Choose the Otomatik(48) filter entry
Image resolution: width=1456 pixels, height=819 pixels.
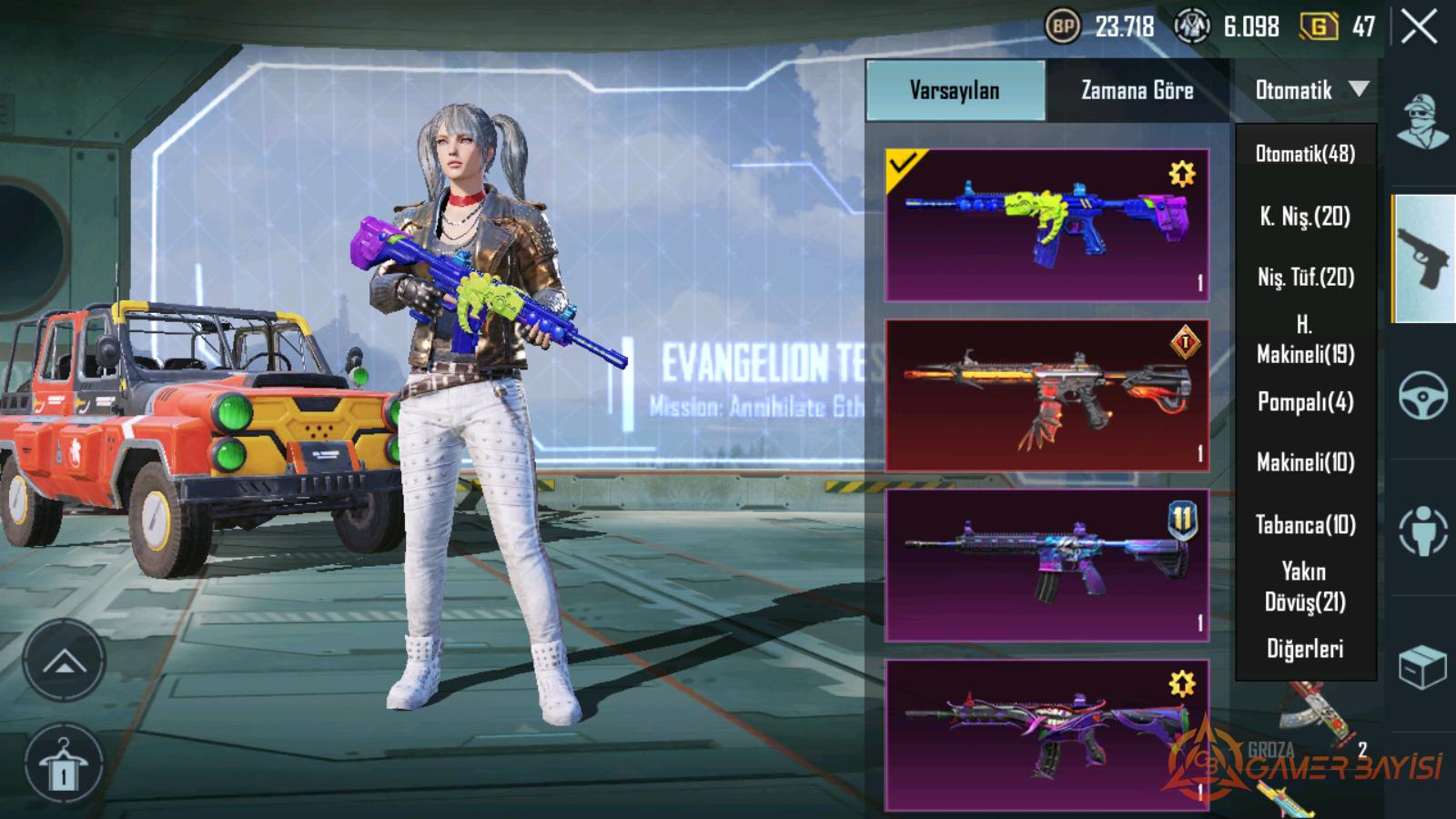pyautogui.click(x=1305, y=154)
